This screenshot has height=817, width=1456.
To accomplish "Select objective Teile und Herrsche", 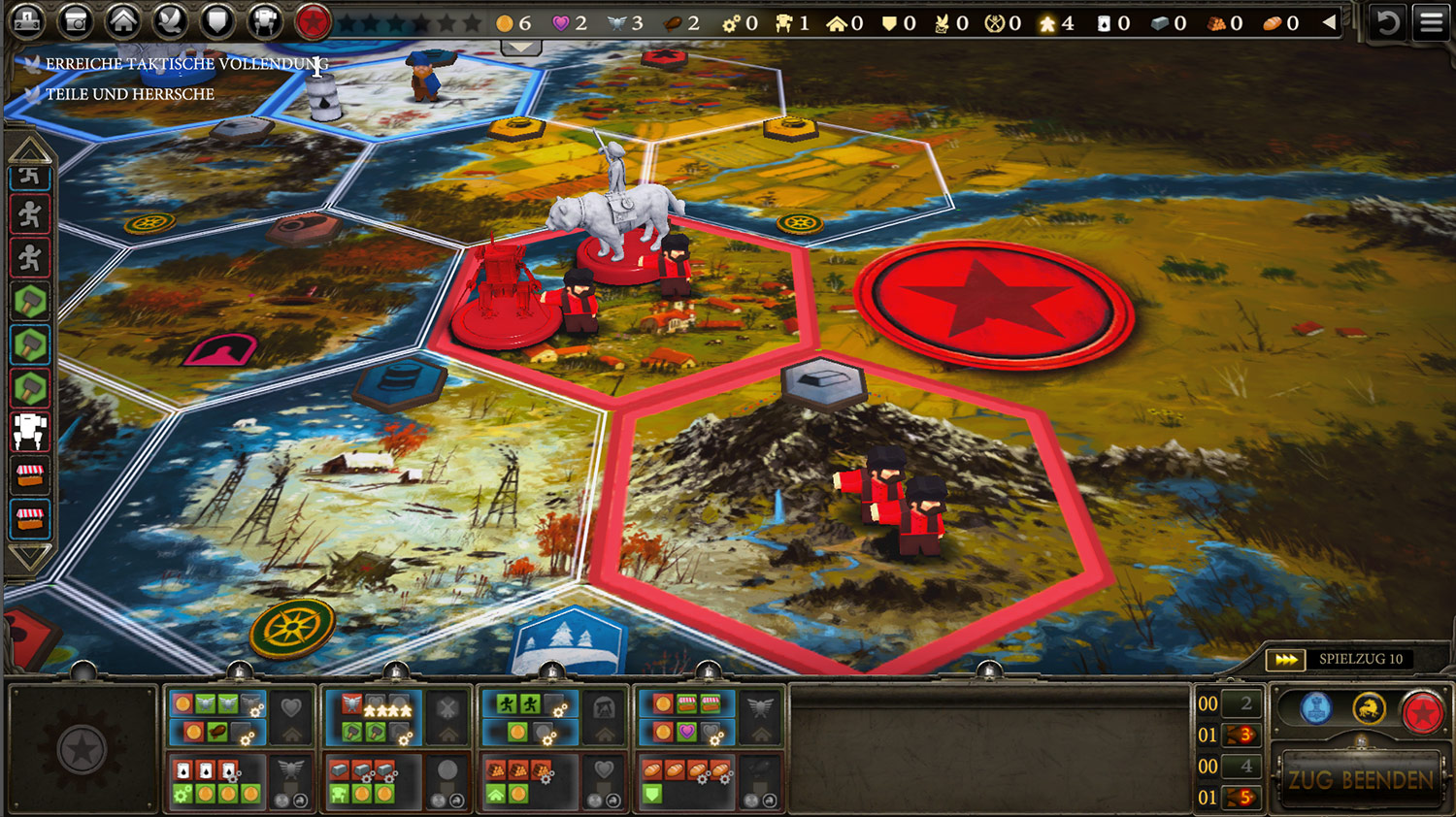I will tap(129, 94).
